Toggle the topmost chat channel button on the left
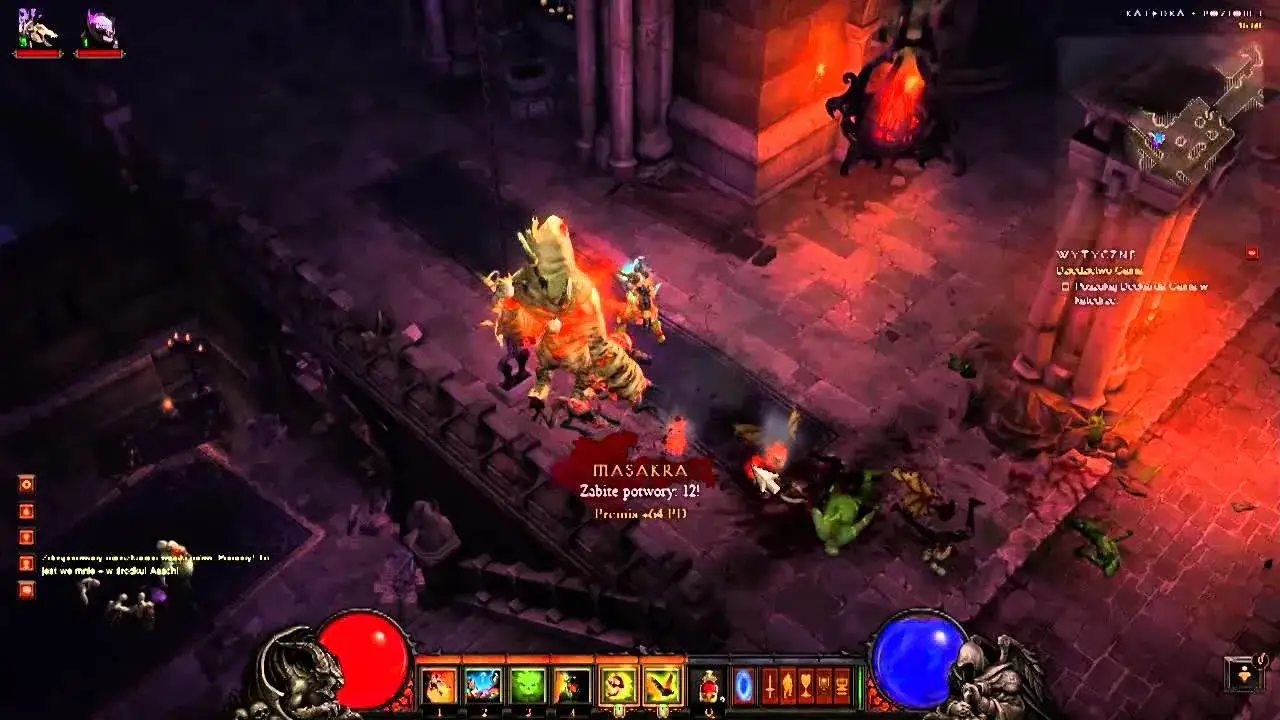This screenshot has width=1280, height=720. [27, 484]
